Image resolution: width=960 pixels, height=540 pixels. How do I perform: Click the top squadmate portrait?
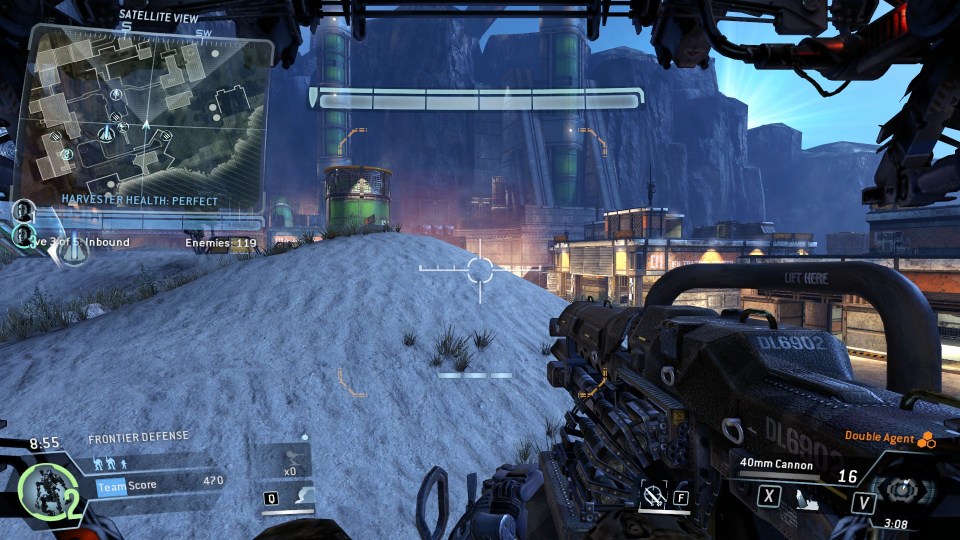pos(24,210)
